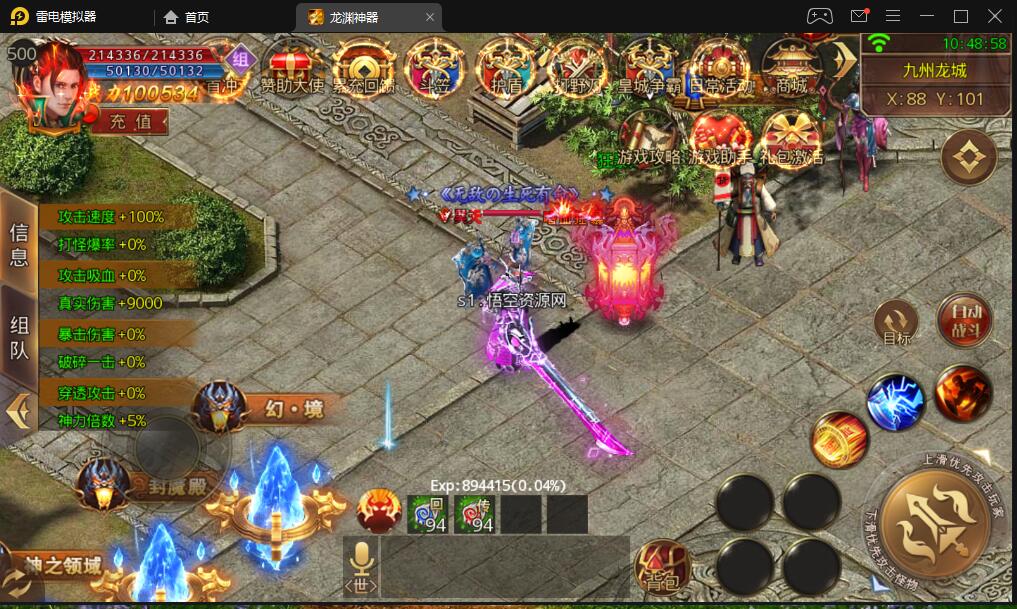Open the 礼包激活 gift pack activation icon

(790, 137)
